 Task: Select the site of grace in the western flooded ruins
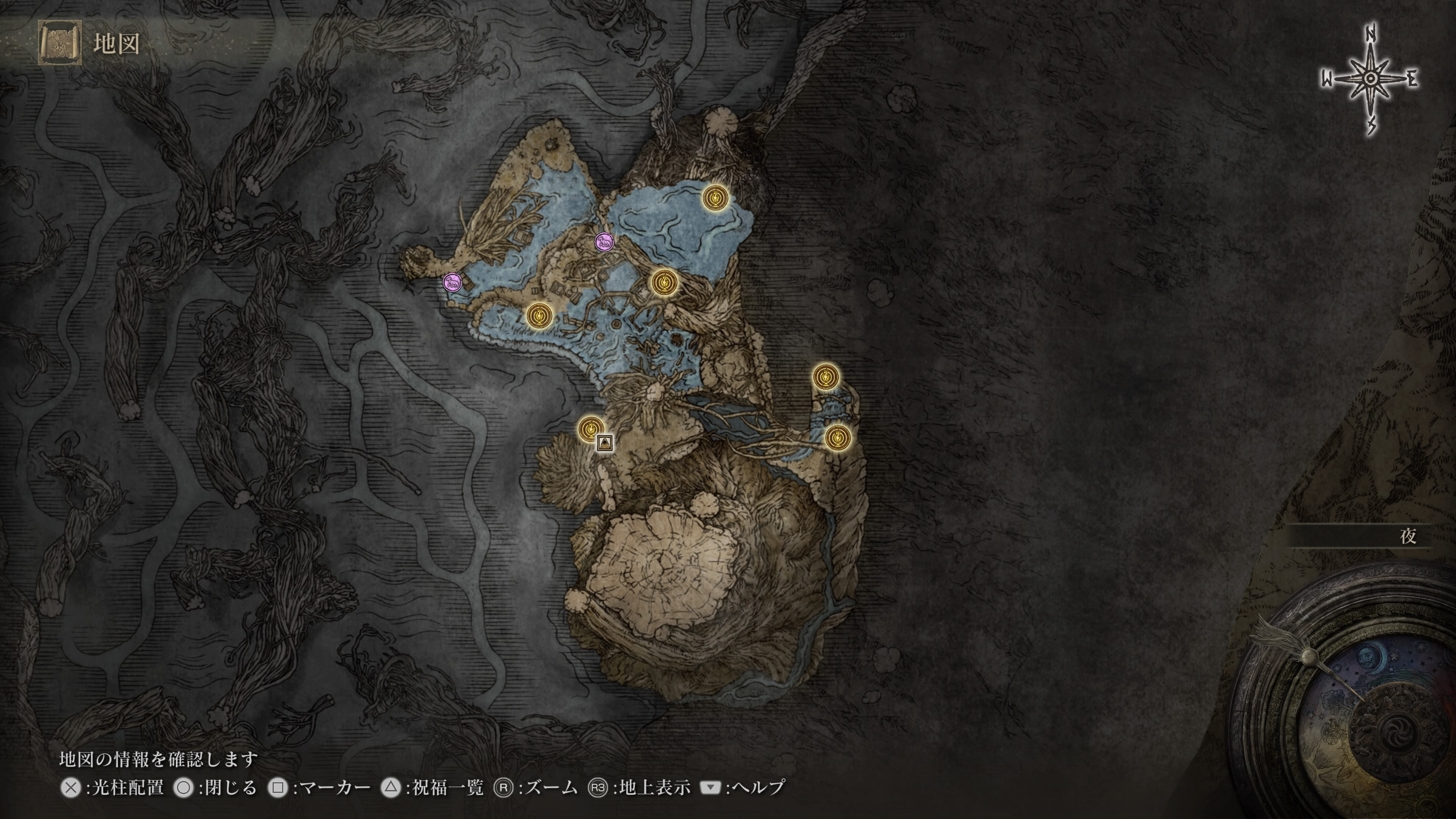(539, 315)
